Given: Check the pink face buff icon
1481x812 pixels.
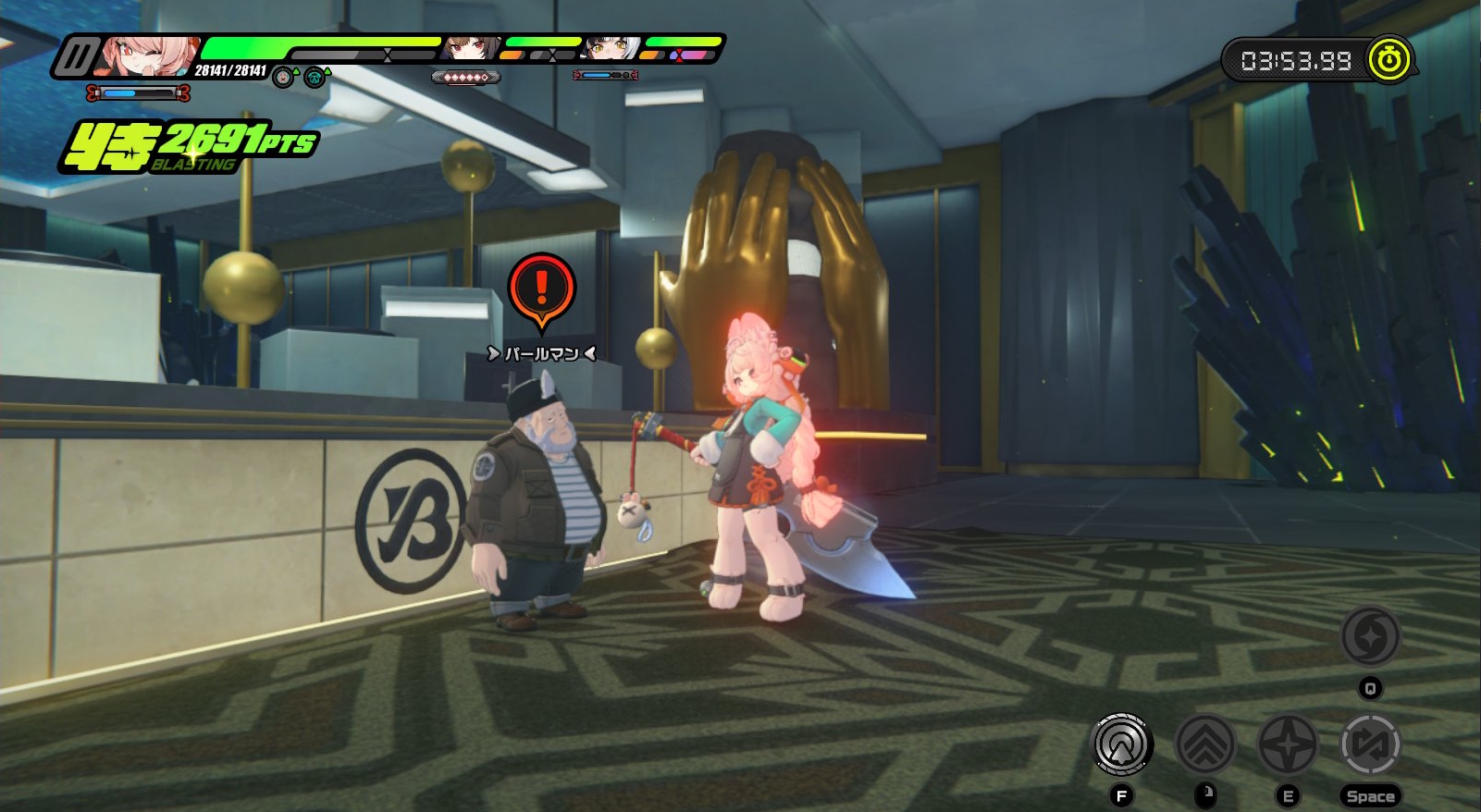Looking at the screenshot, I should tap(283, 78).
